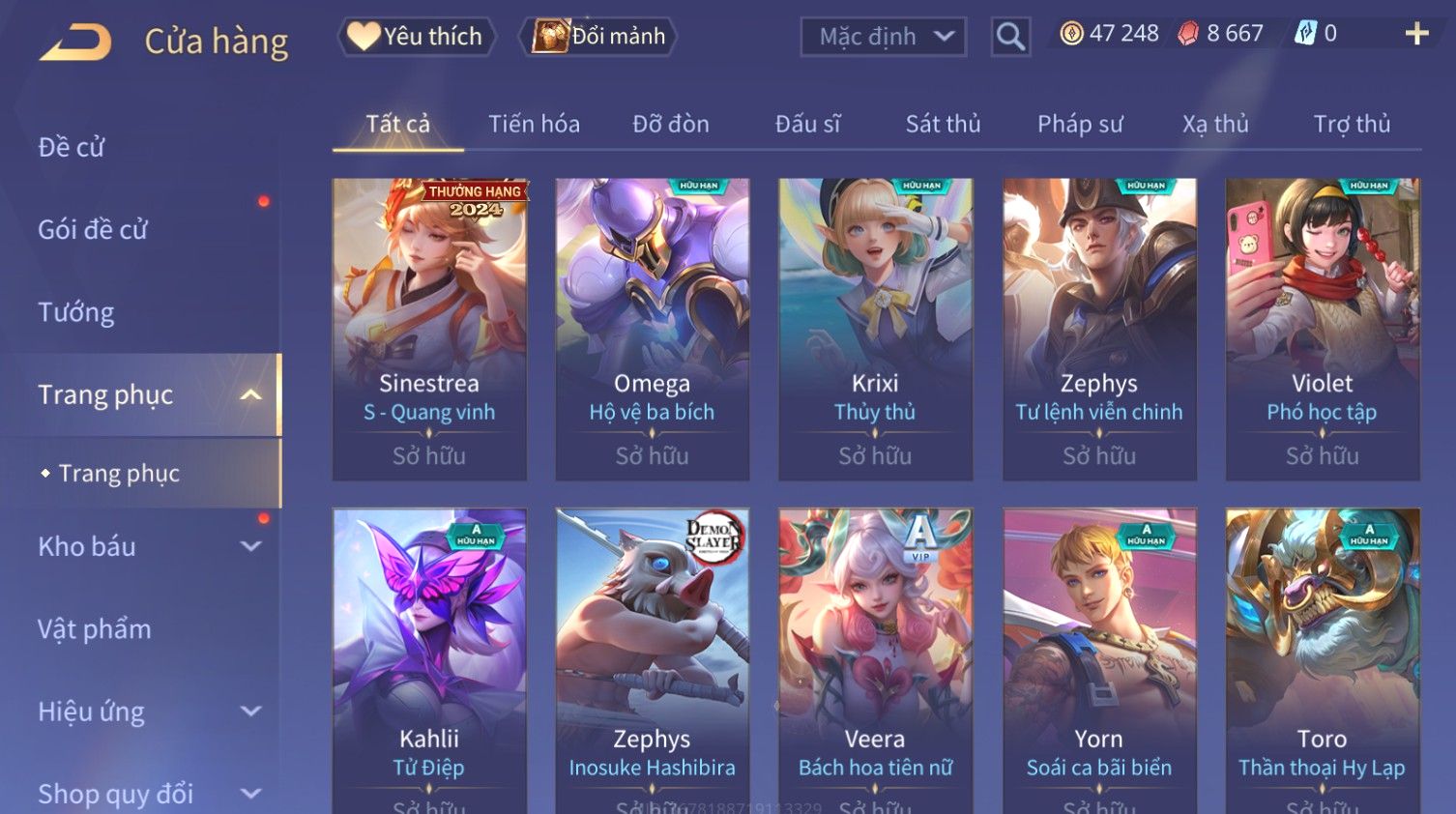Expand the Kho báu menu
Screen dimensions: 1456x814
(145, 546)
